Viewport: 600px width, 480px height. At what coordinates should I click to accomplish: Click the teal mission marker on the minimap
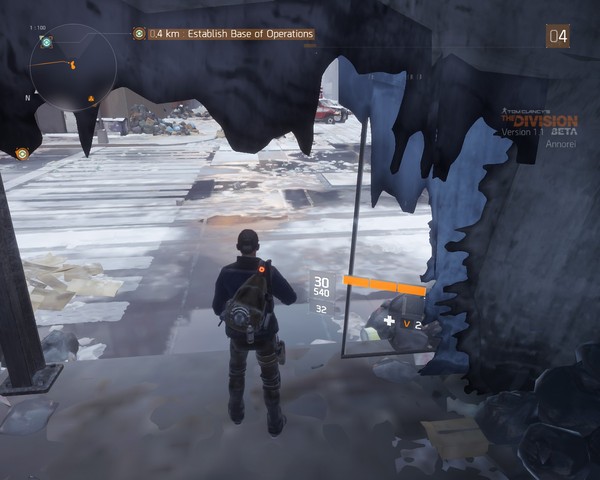47,43
